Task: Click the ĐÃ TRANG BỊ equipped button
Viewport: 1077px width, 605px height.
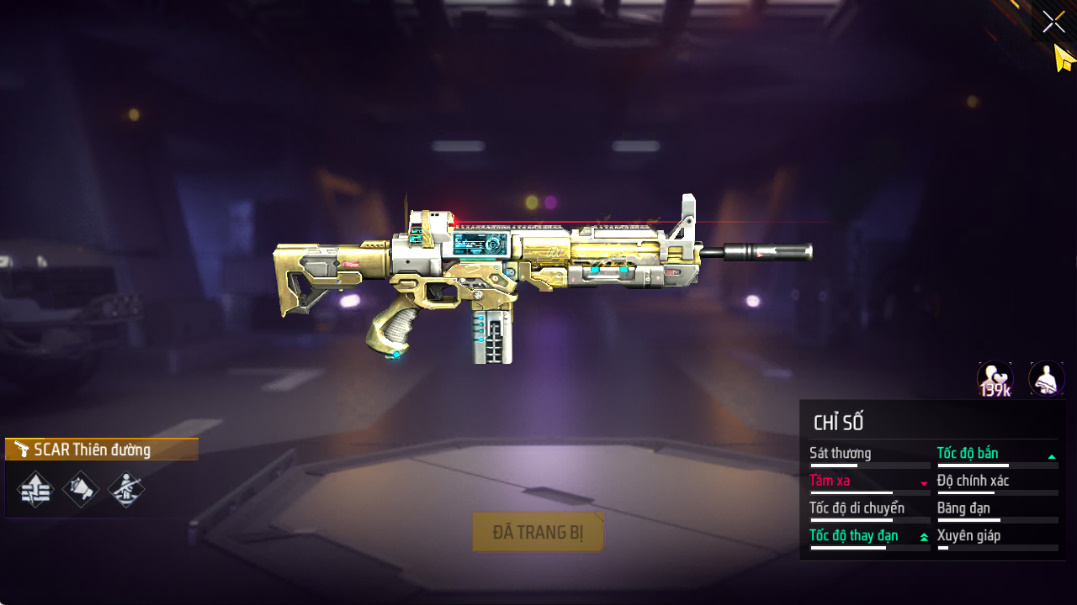Action: point(538,532)
